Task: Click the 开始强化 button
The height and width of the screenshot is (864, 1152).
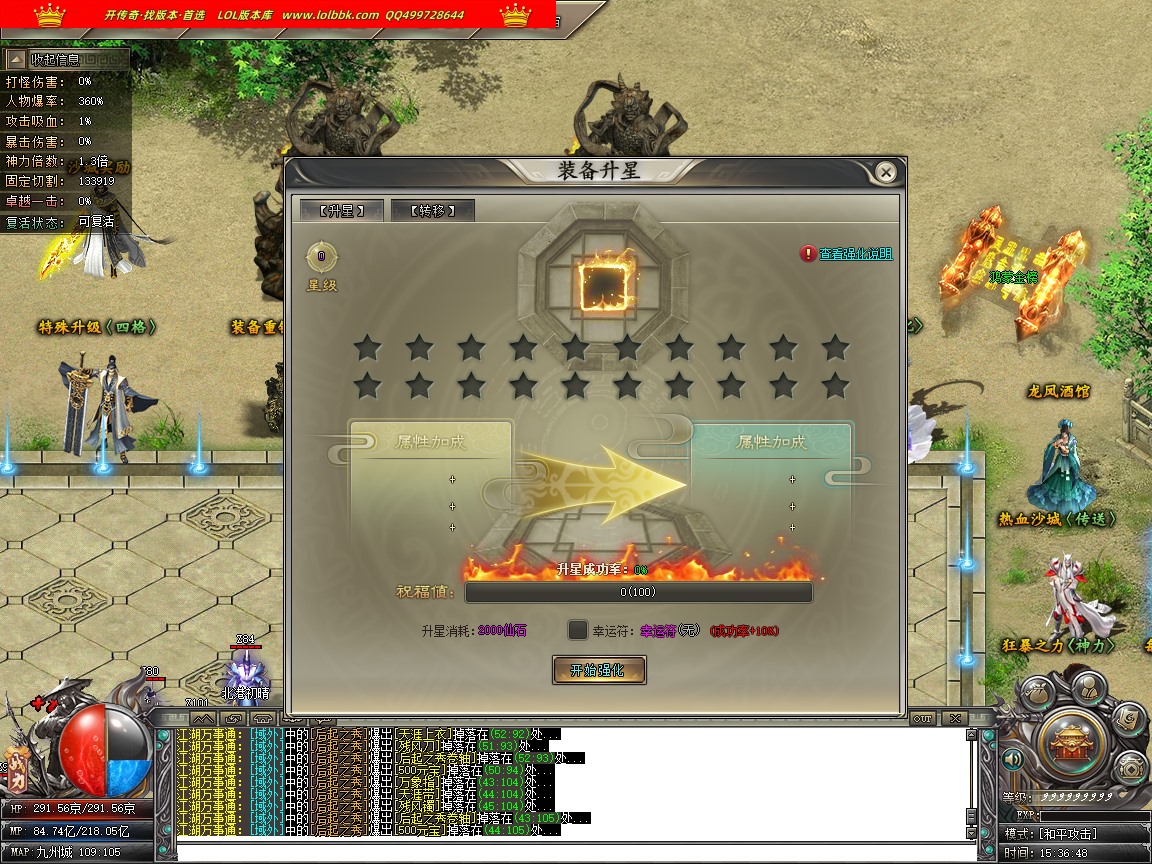Action: 599,670
